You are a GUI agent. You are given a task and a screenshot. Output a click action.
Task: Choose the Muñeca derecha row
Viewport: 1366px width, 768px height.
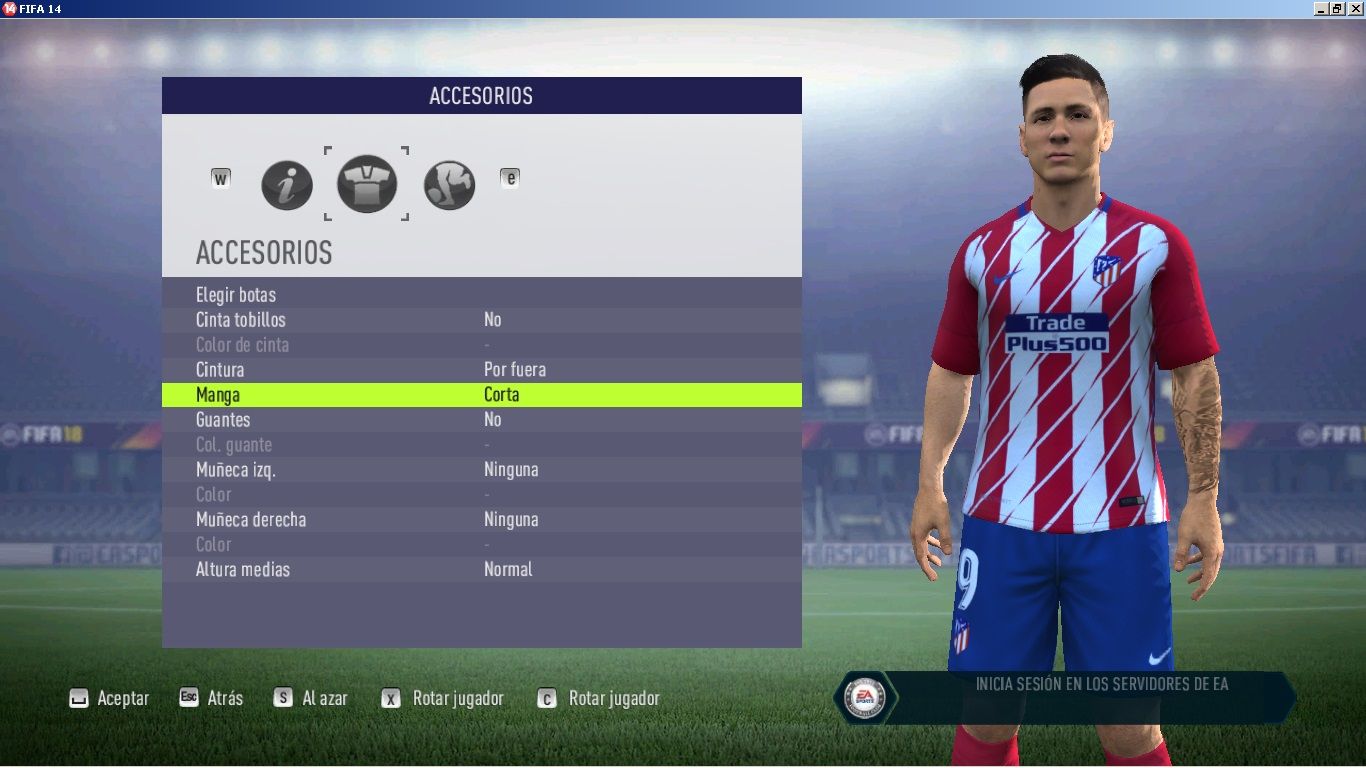click(251, 520)
